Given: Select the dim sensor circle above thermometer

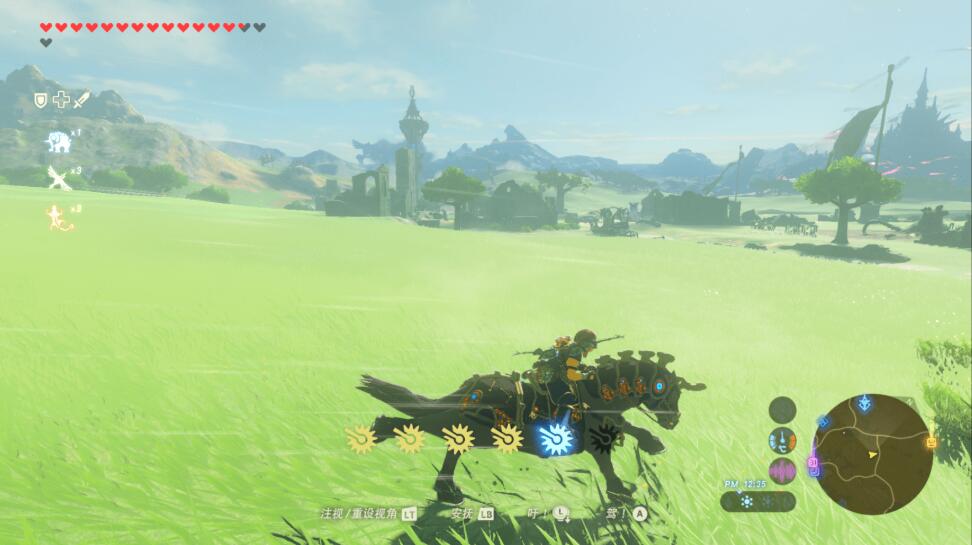Looking at the screenshot, I should point(782,409).
